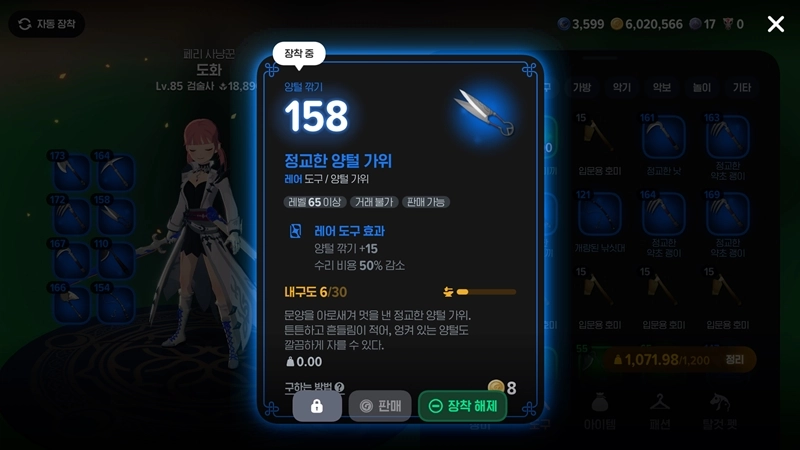Viewport: 800px width, 450px height.
Task: Close the equipment screen with the X
Action: click(776, 24)
